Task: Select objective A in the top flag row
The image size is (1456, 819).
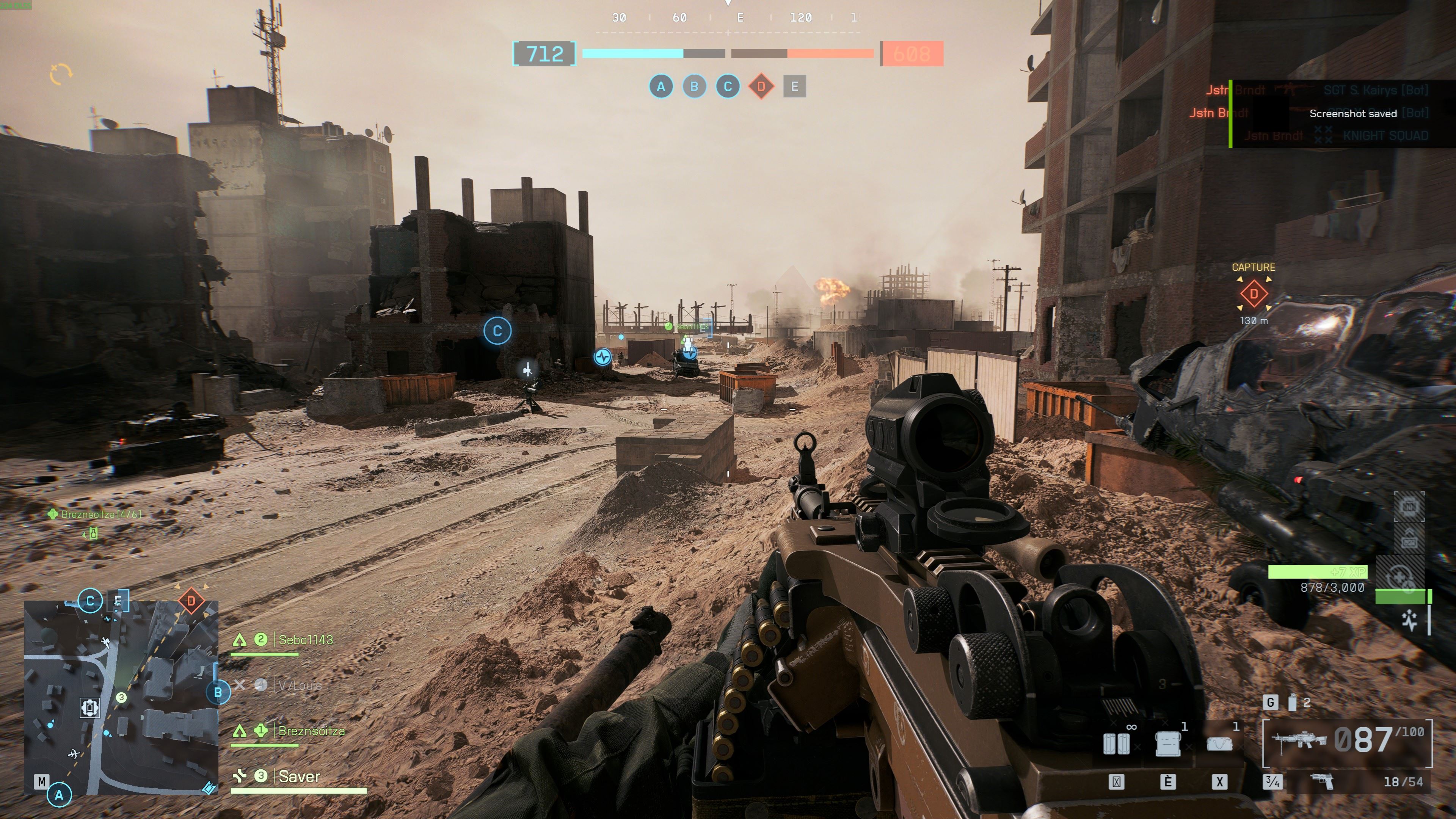Action: (661, 87)
